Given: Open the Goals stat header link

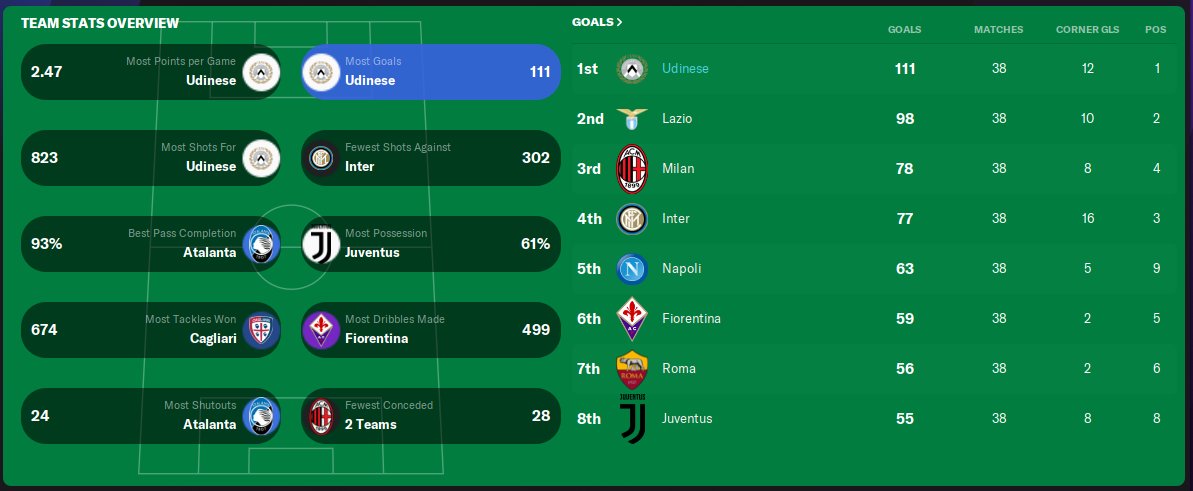Looking at the screenshot, I should click(x=597, y=21).
